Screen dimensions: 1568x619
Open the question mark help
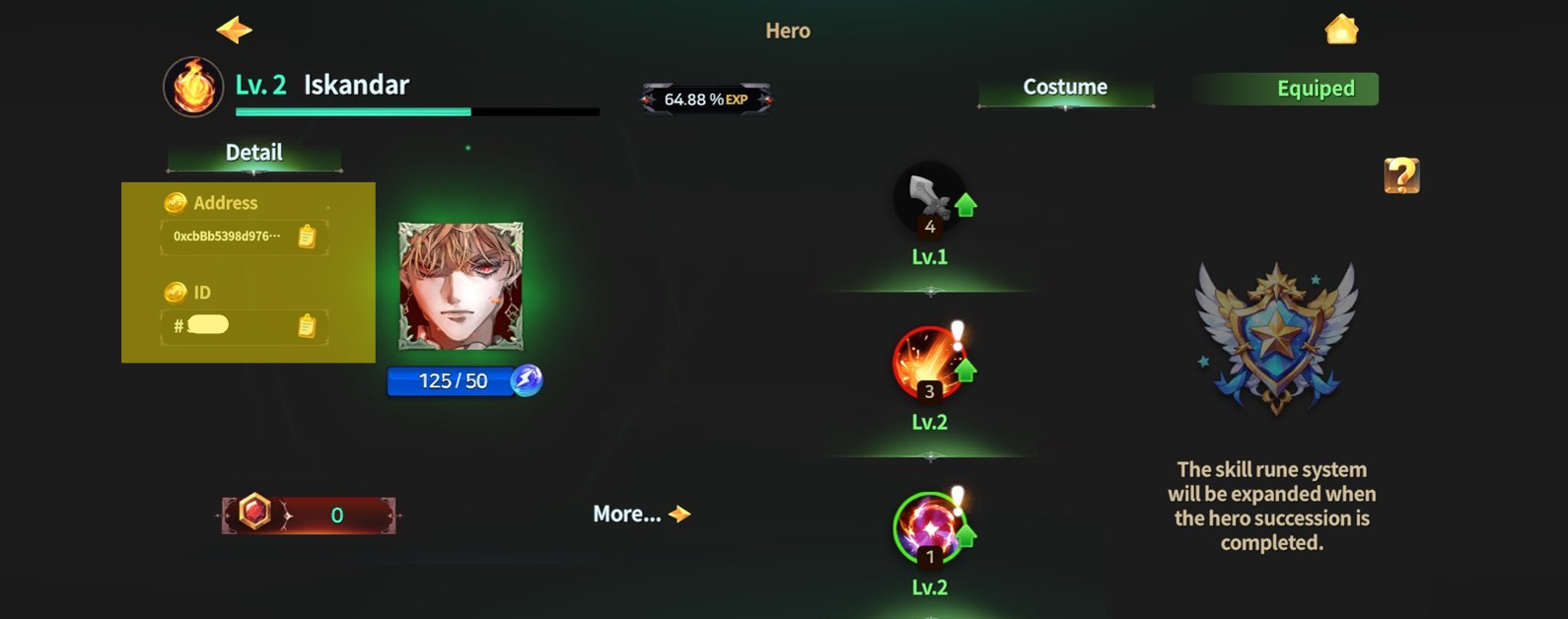[1401, 175]
